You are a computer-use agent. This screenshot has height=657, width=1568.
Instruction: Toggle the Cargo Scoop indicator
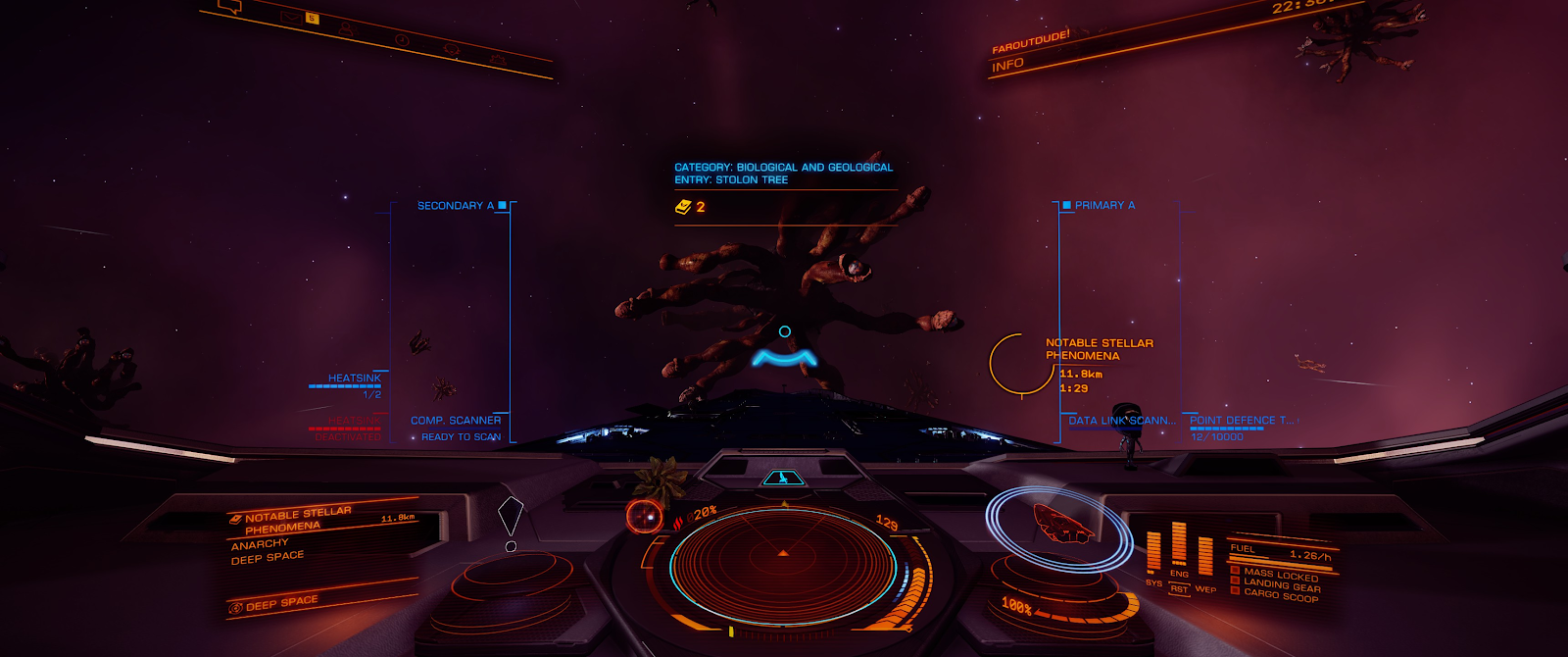(1280, 594)
